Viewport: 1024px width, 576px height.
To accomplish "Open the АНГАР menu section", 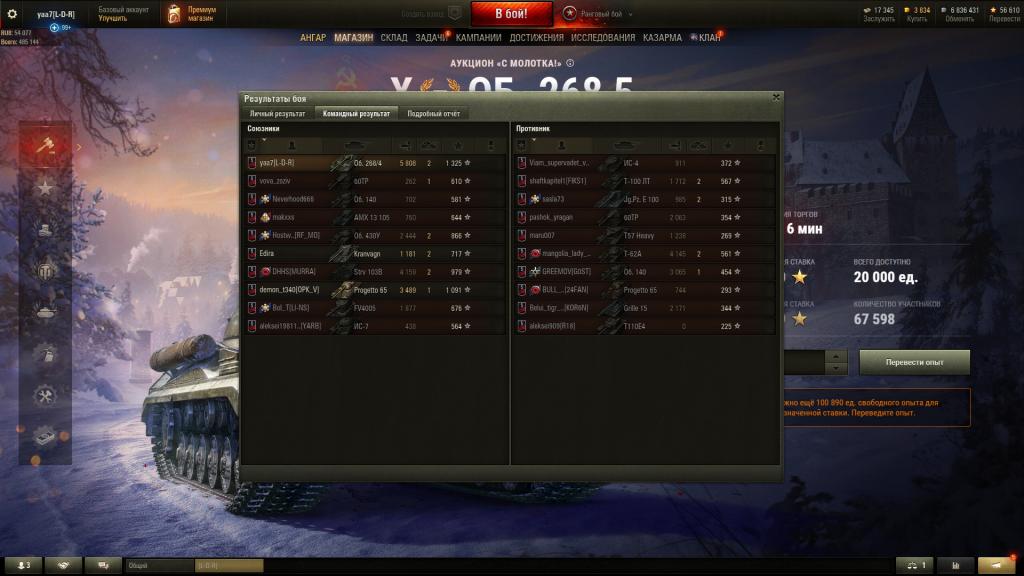I will pyautogui.click(x=313, y=38).
